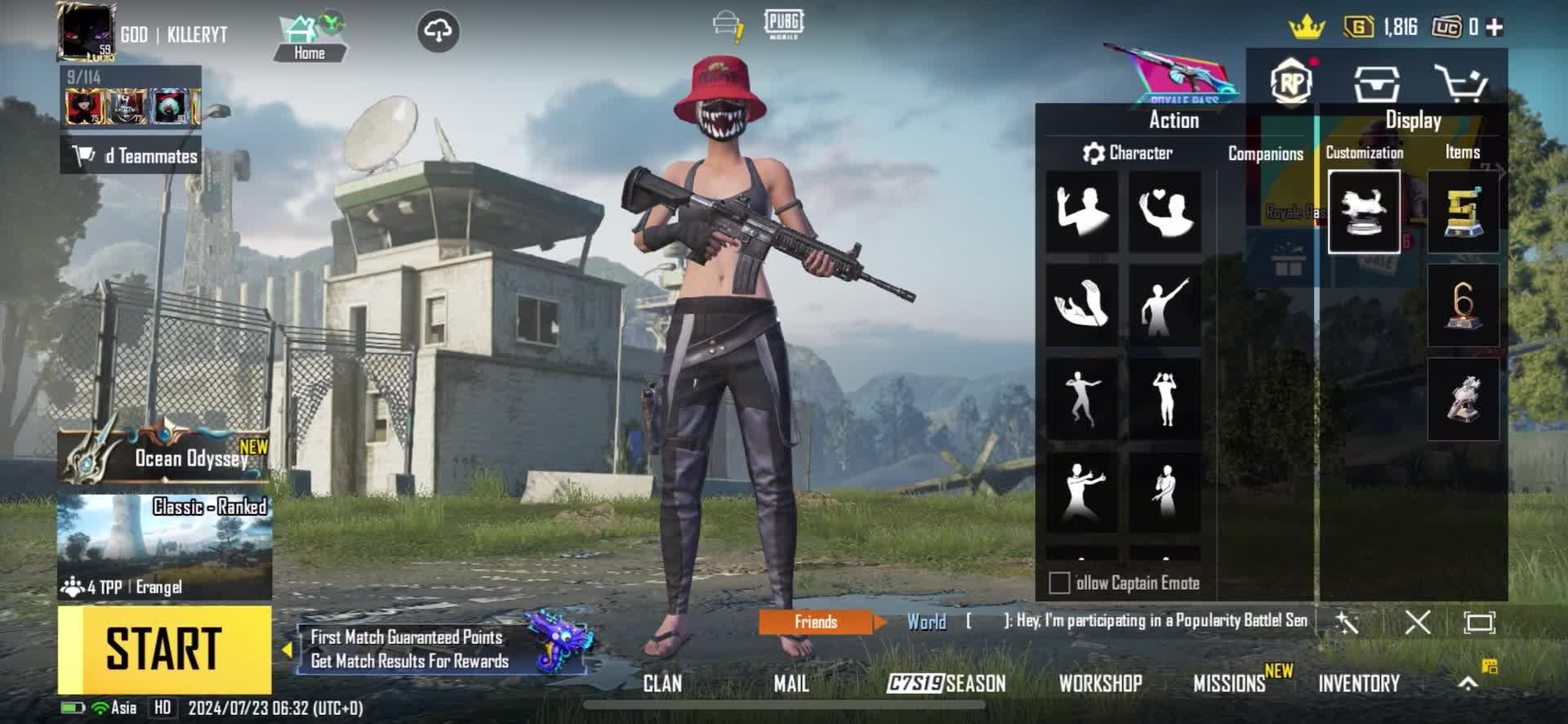Go to the Home button

(309, 38)
